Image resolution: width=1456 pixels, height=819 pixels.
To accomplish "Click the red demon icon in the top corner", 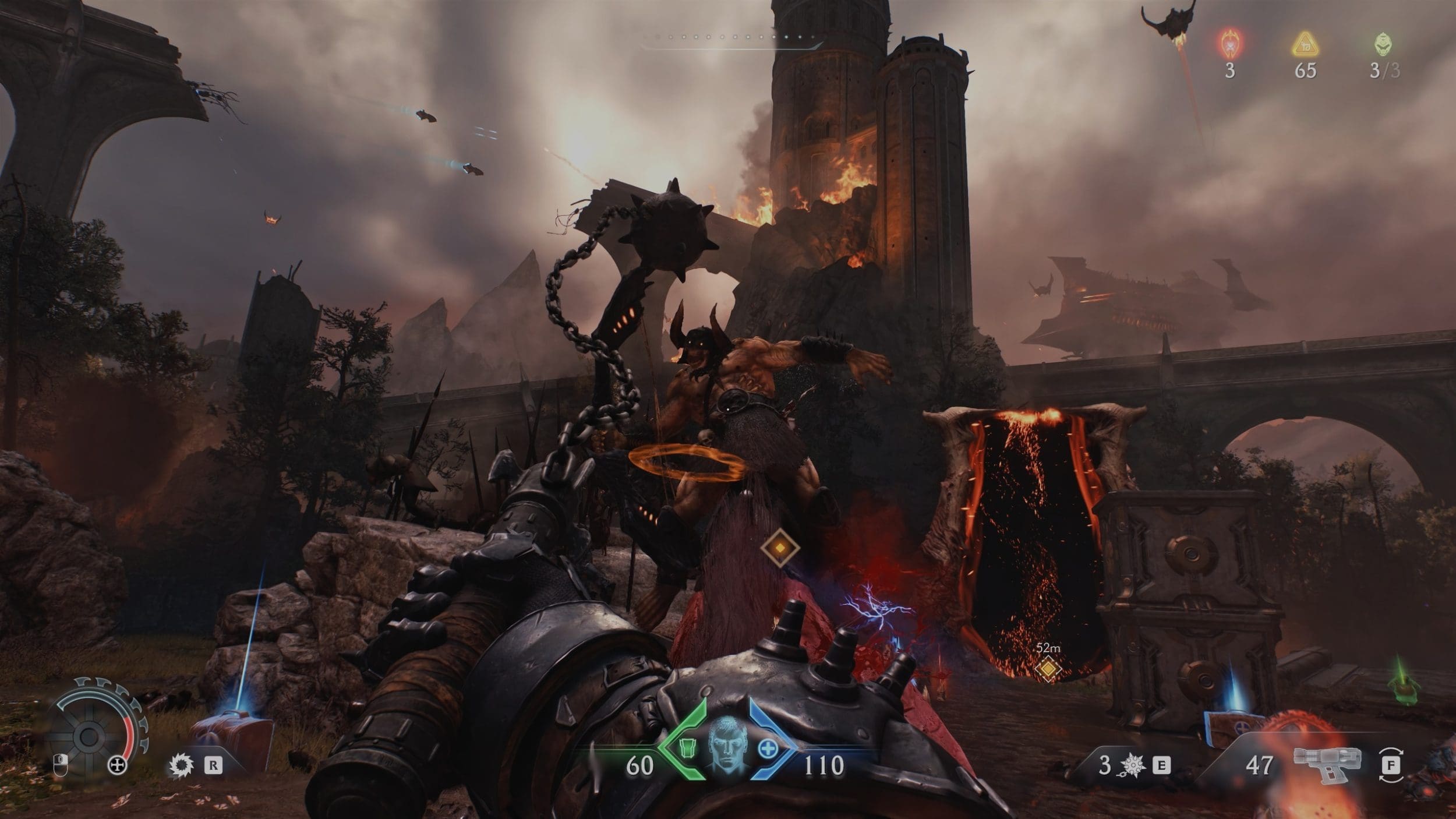I will pyautogui.click(x=1229, y=43).
